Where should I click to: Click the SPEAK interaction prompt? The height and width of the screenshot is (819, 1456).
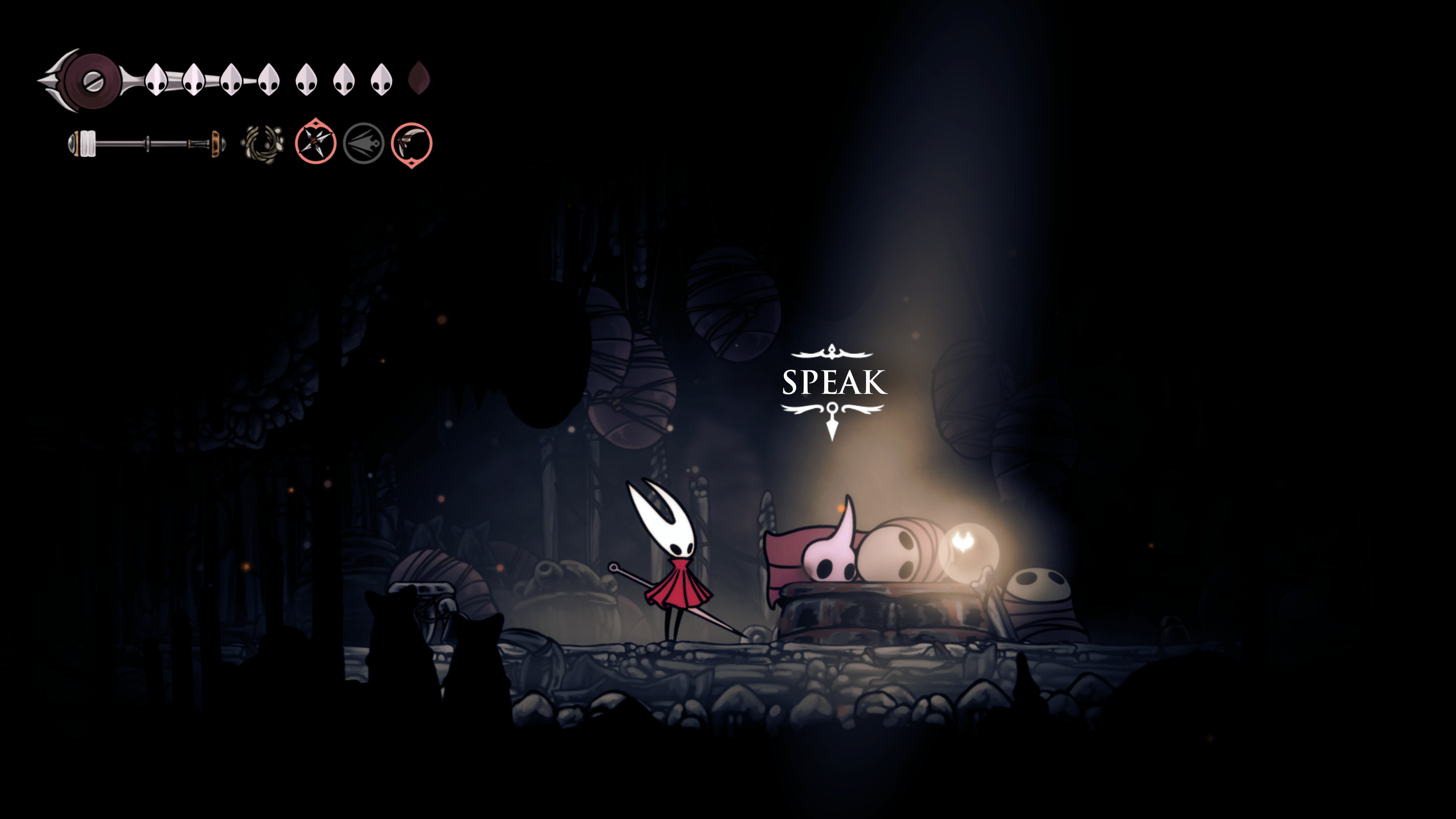834,383
